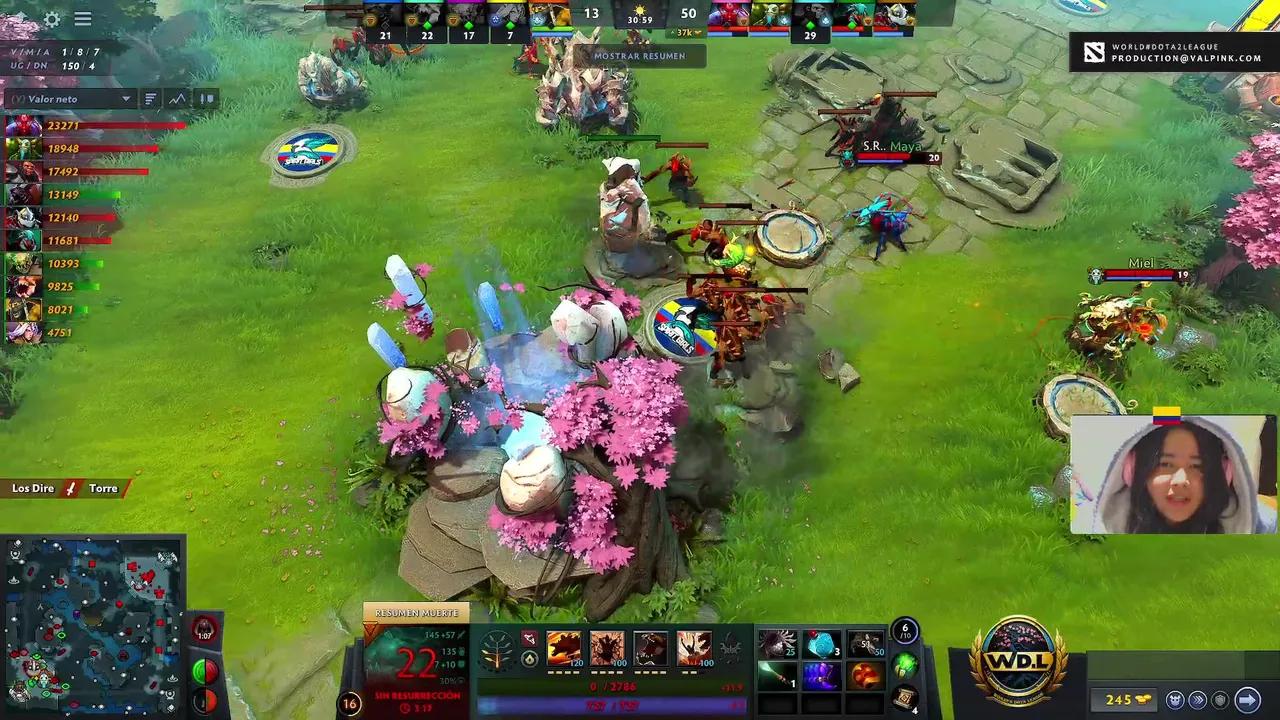Viewport: 1280px width, 720px height.
Task: Click the team comparison bars icon
Action: pyautogui.click(x=207, y=99)
